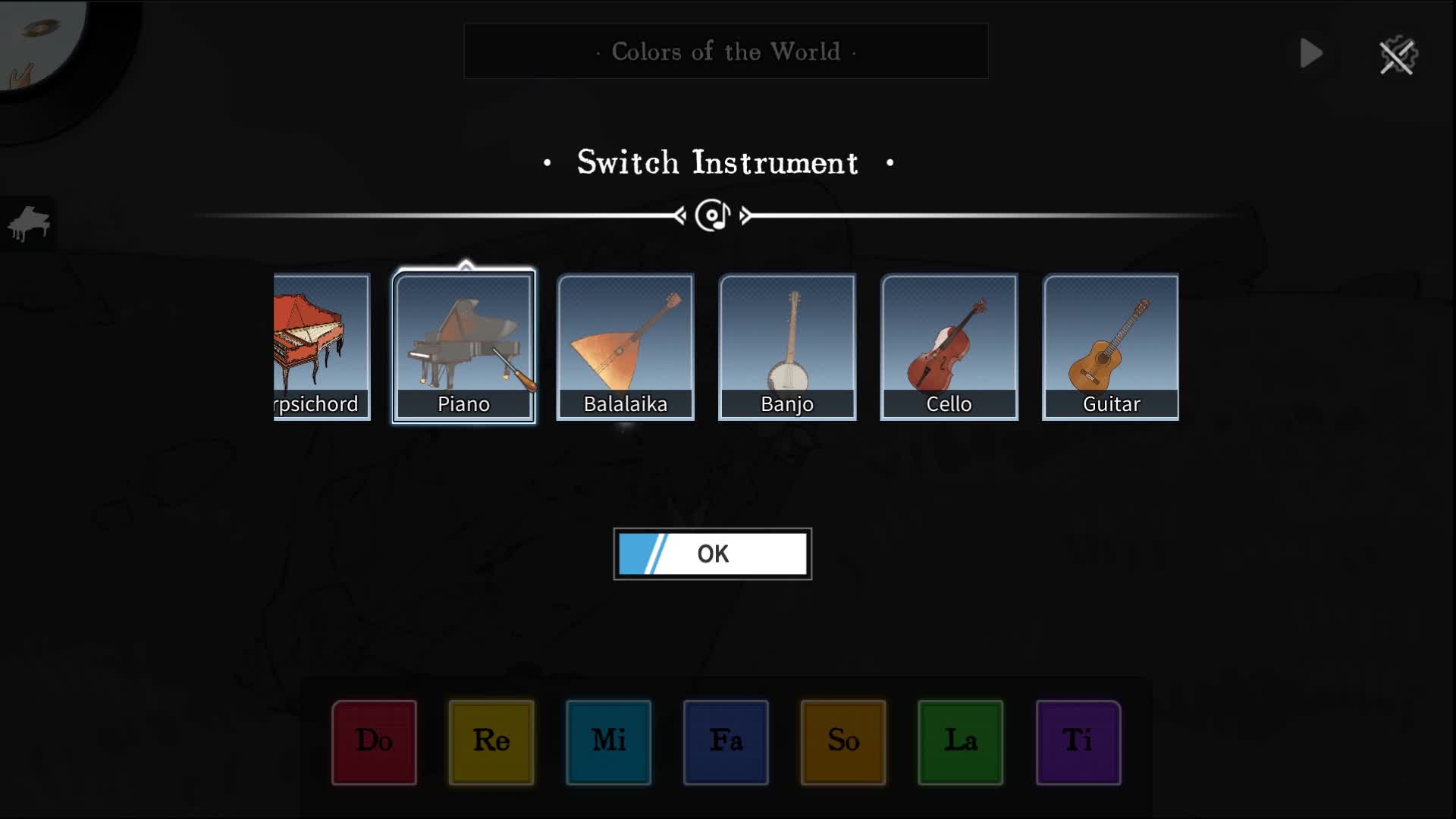Viewport: 1456px width, 819px height.
Task: Choose the Balalaika instrument card
Action: coord(625,347)
